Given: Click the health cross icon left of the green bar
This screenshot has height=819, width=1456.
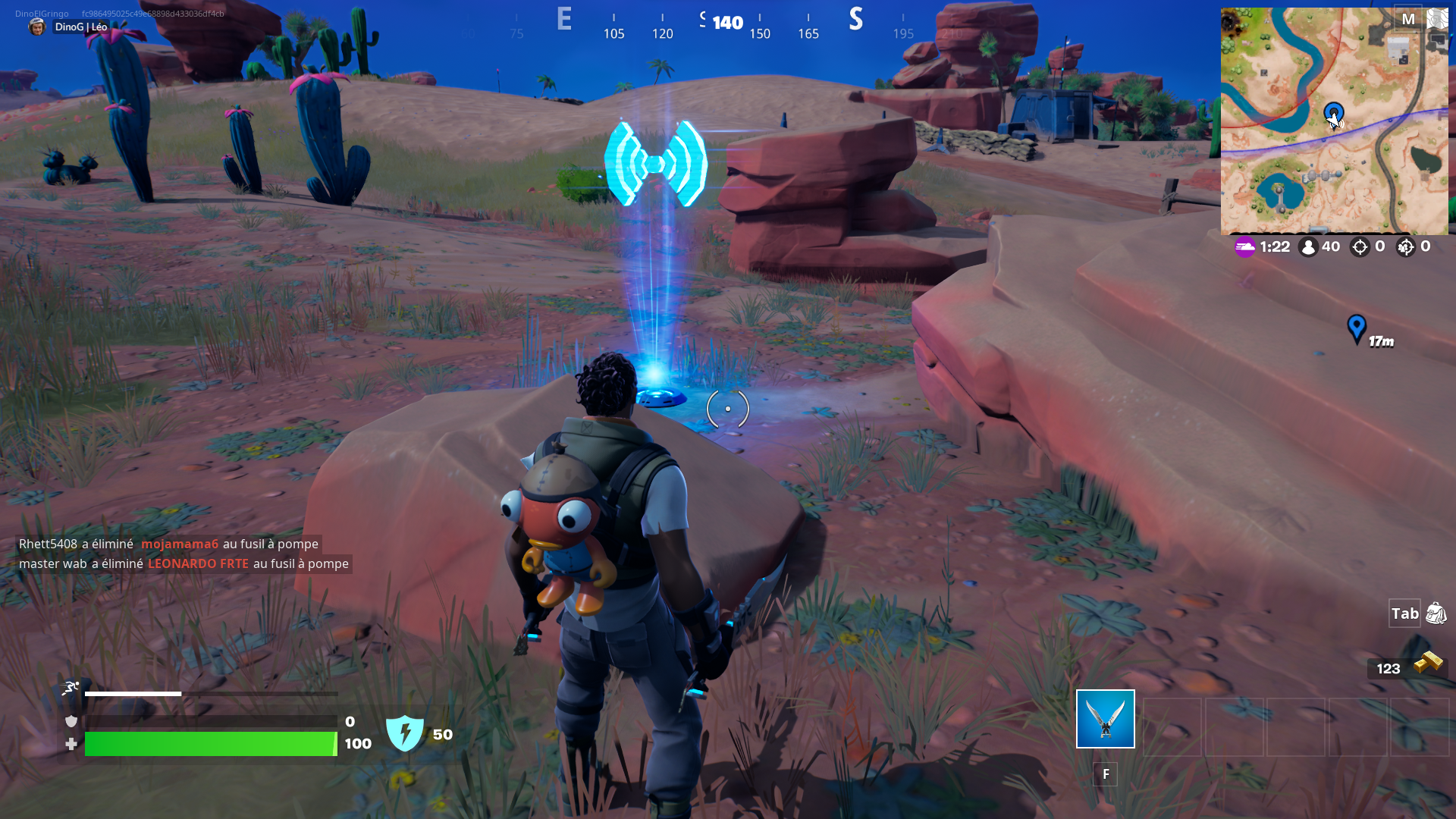Looking at the screenshot, I should pos(70,744).
